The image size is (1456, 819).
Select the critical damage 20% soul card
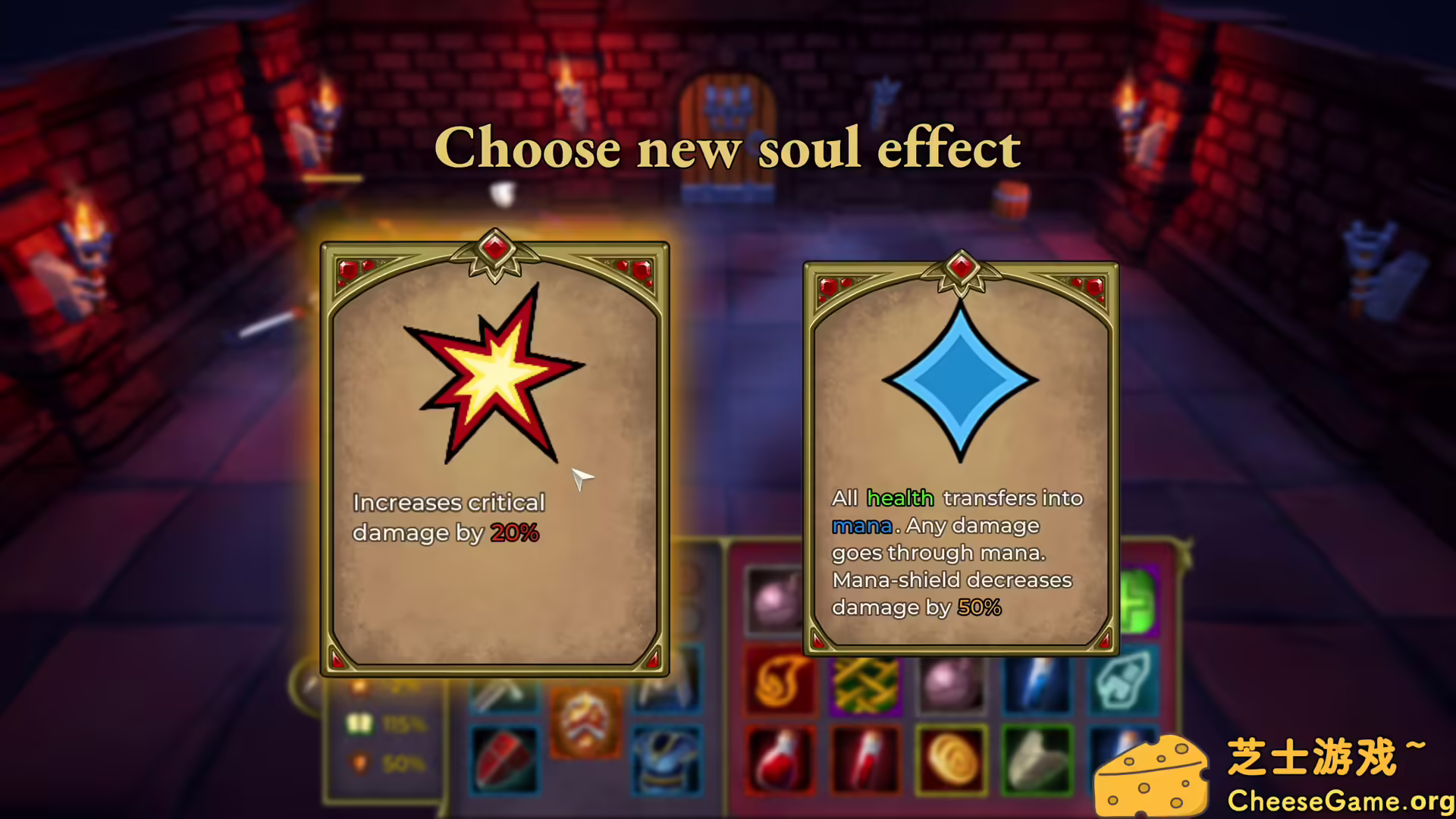(x=495, y=455)
